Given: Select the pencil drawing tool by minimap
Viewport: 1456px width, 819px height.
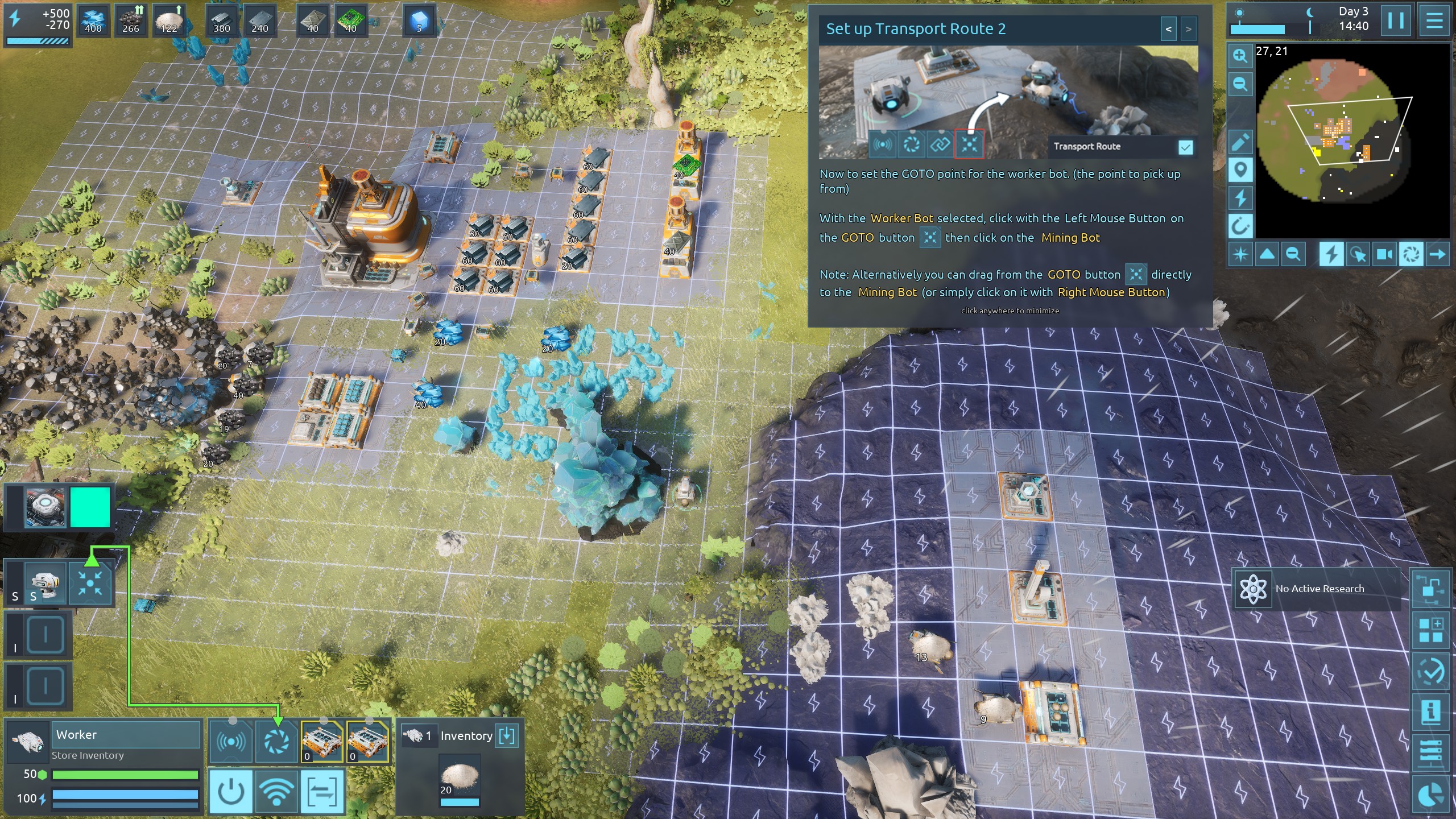Looking at the screenshot, I should click(1240, 142).
